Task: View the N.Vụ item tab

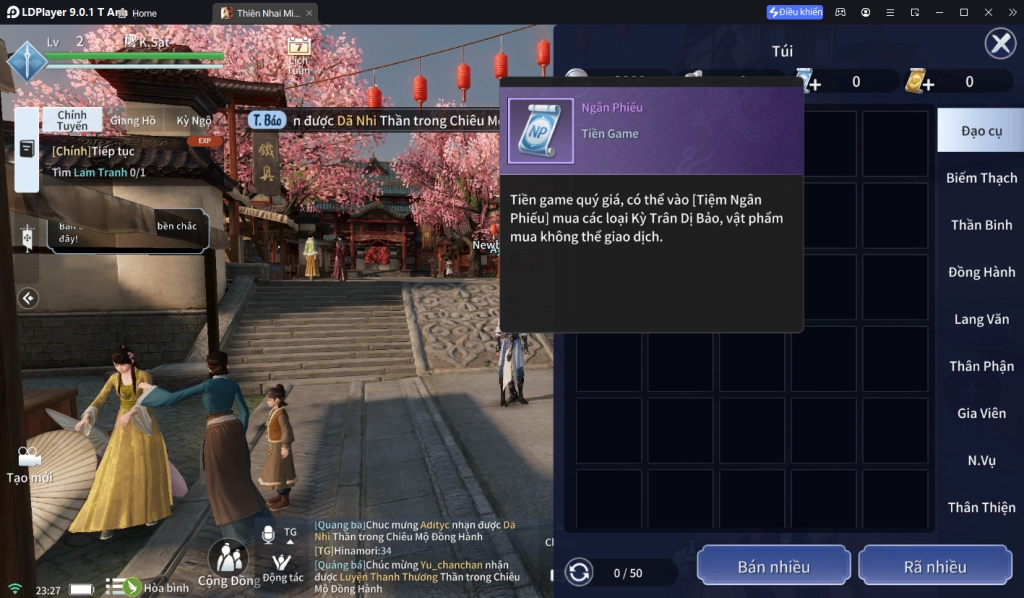Action: point(981,460)
